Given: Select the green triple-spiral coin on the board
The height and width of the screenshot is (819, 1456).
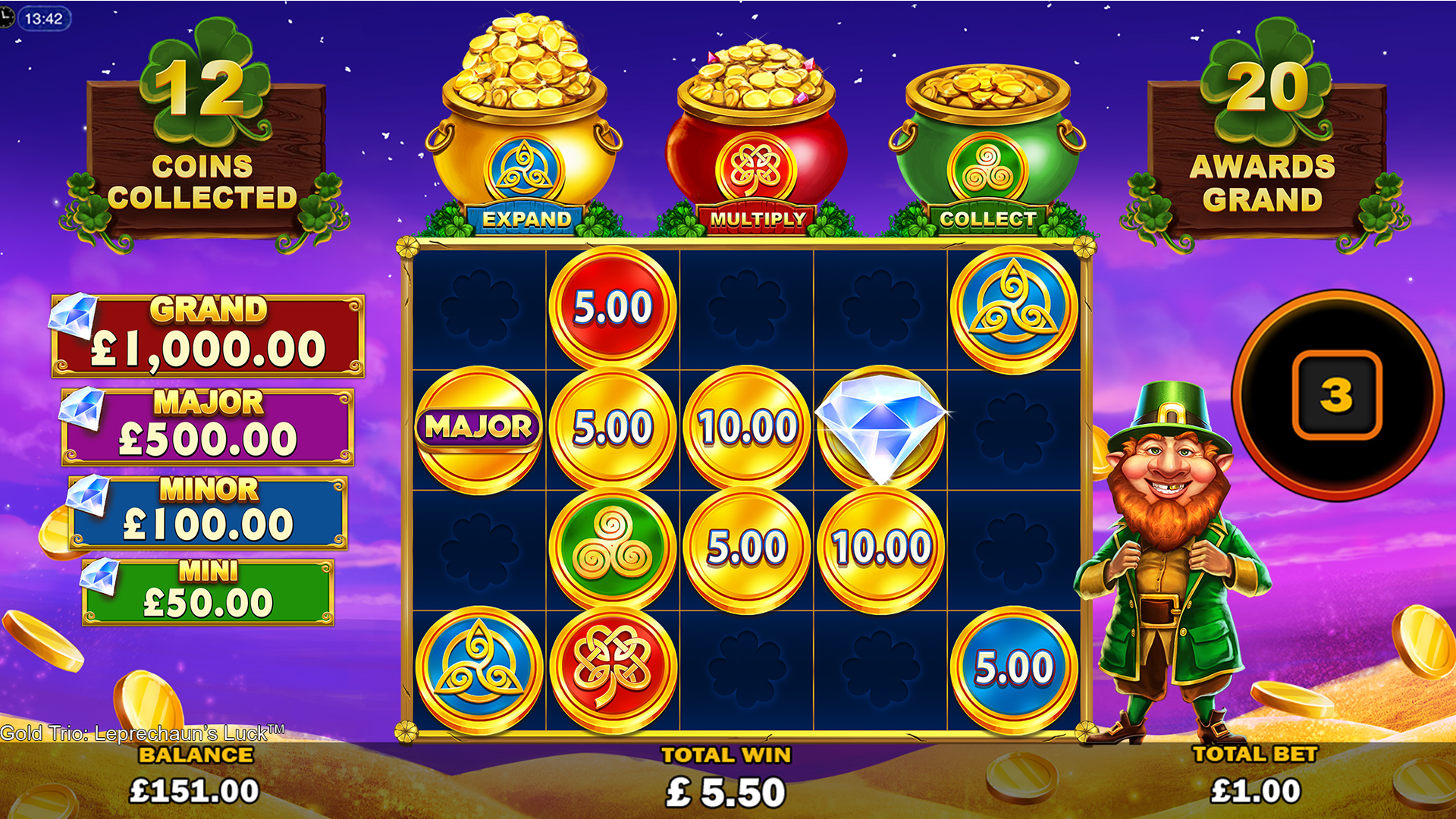Looking at the screenshot, I should [612, 548].
